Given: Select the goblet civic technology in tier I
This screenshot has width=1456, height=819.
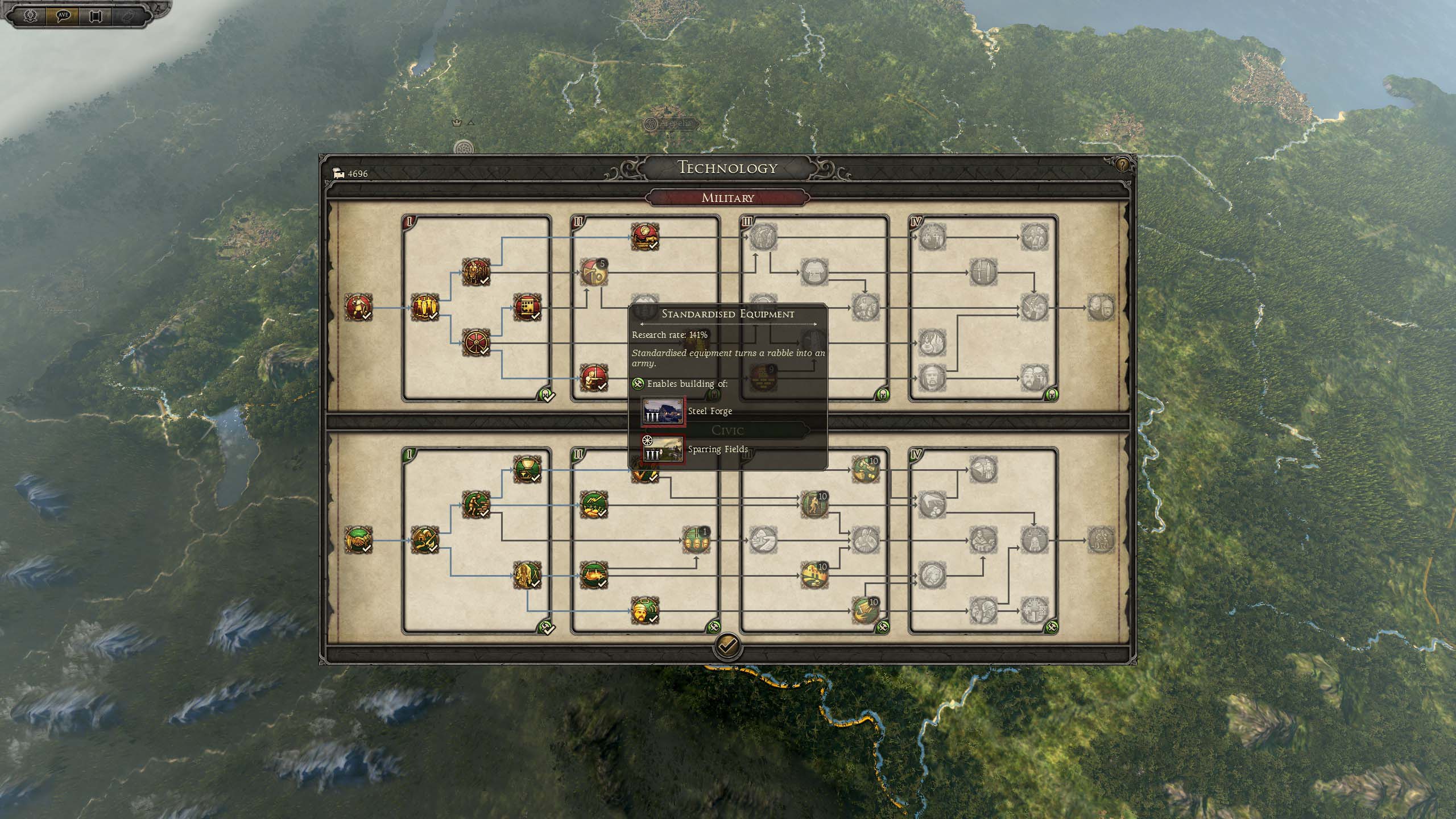Looking at the screenshot, I should point(527,469).
